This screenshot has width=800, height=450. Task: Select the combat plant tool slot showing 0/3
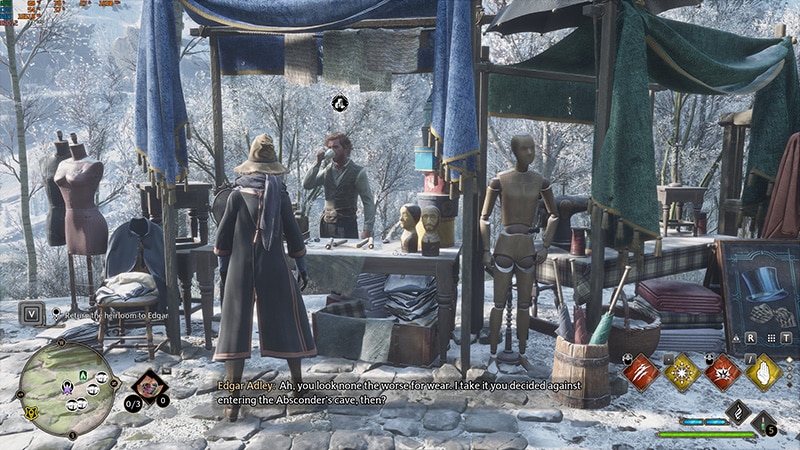point(150,385)
